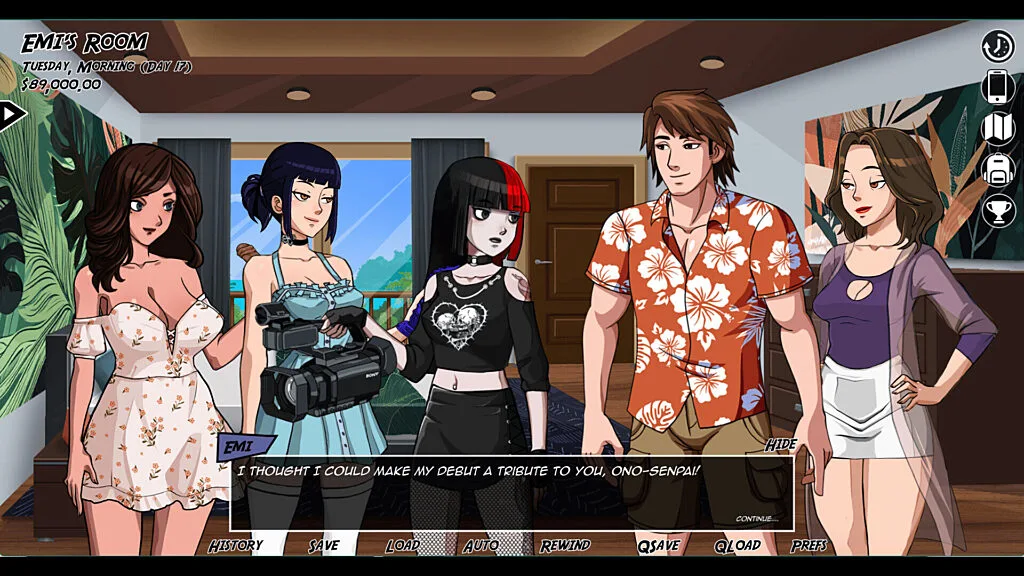Hide the dialogue box
The height and width of the screenshot is (576, 1024).
[x=780, y=445]
